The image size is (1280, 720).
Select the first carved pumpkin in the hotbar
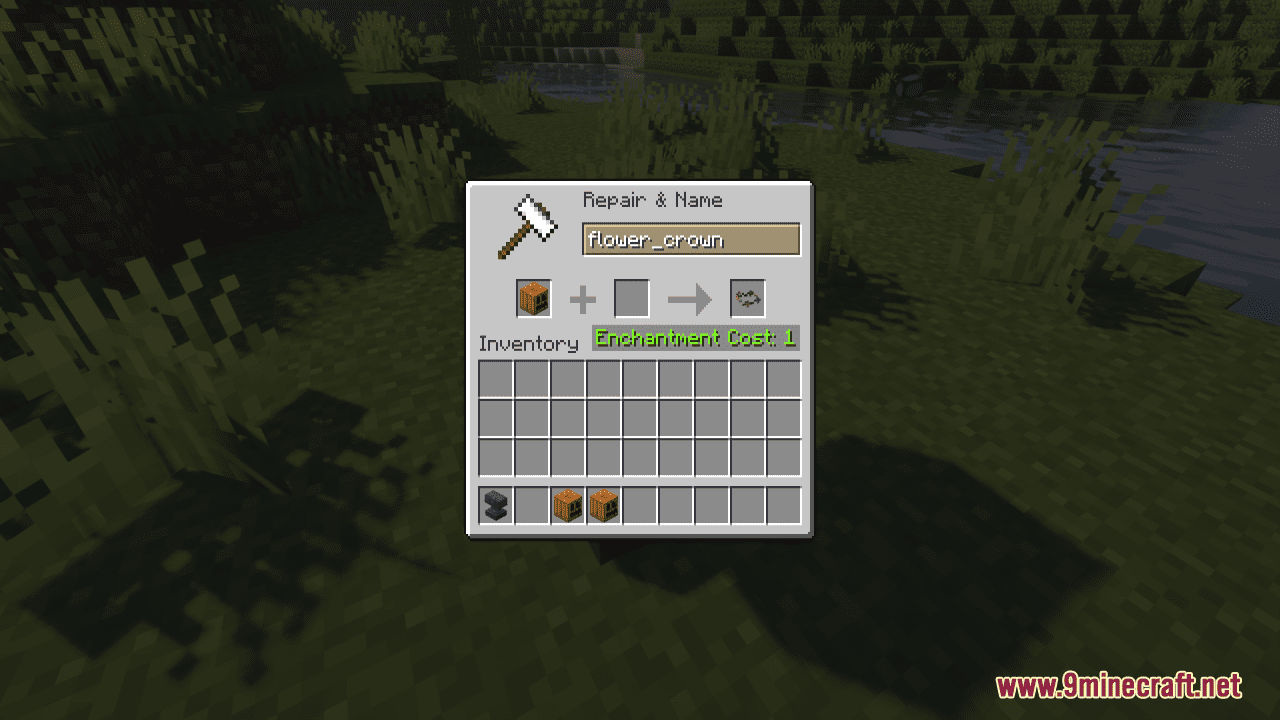click(567, 505)
